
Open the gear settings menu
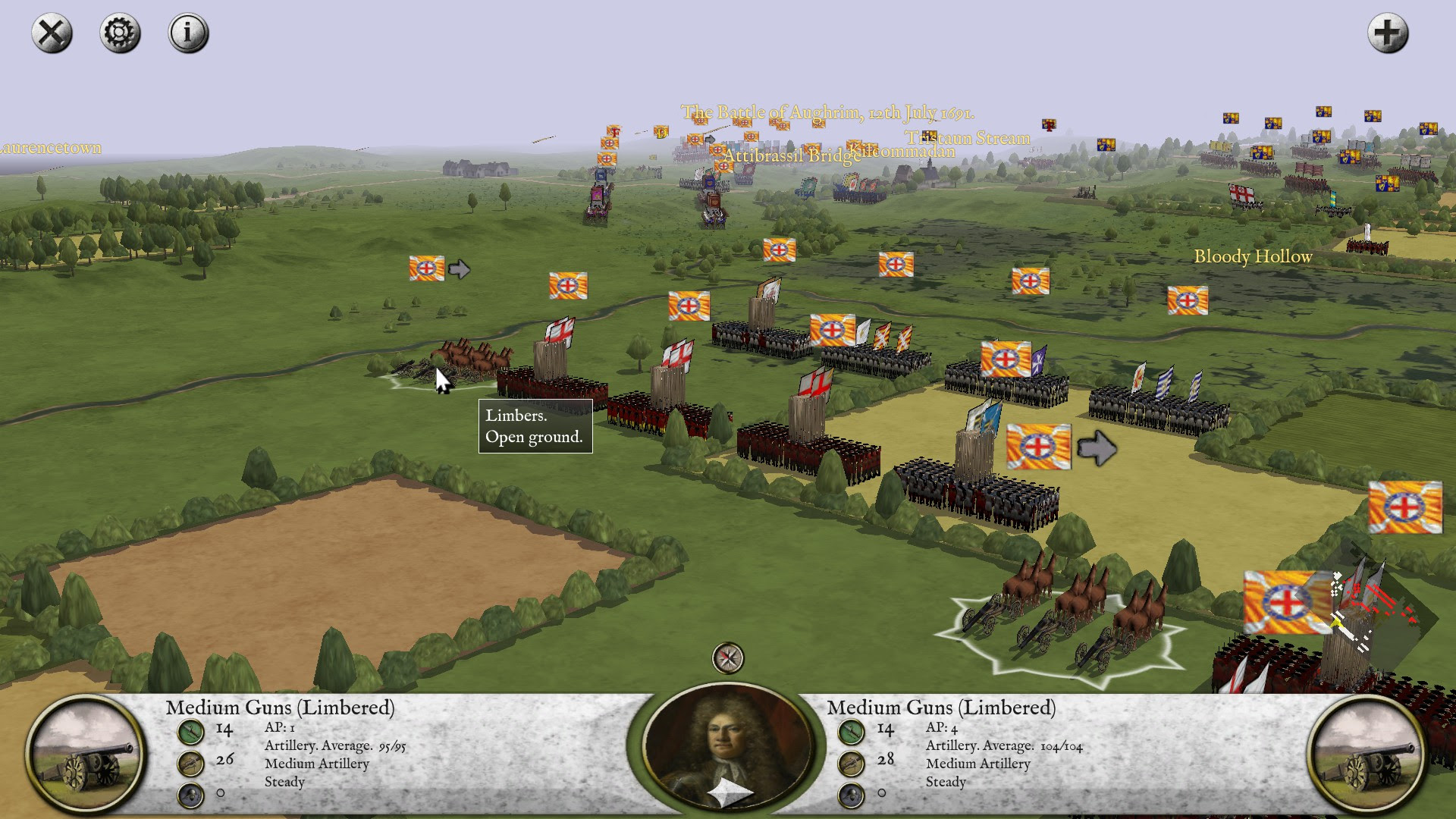120,33
